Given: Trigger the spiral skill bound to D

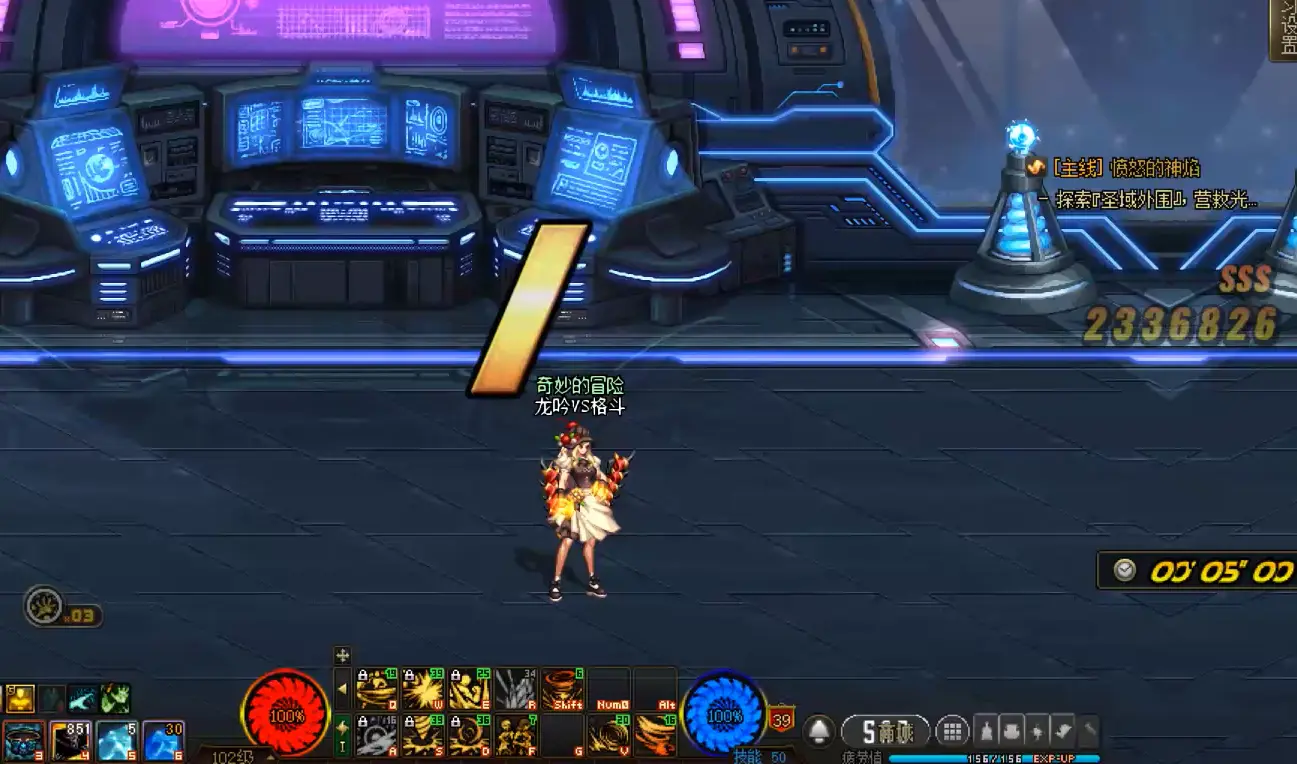Looking at the screenshot, I should [469, 736].
